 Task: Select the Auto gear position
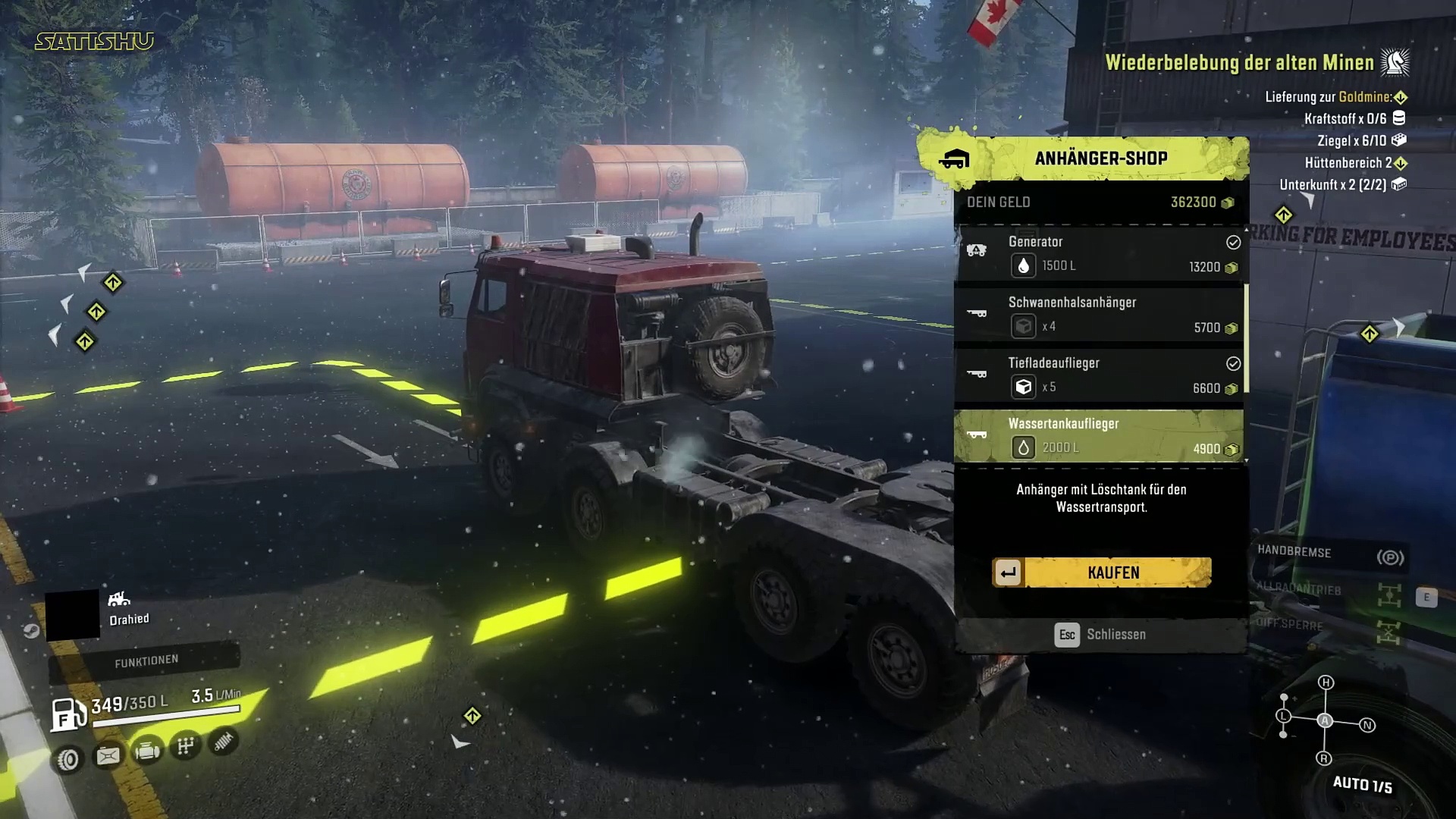(1325, 720)
